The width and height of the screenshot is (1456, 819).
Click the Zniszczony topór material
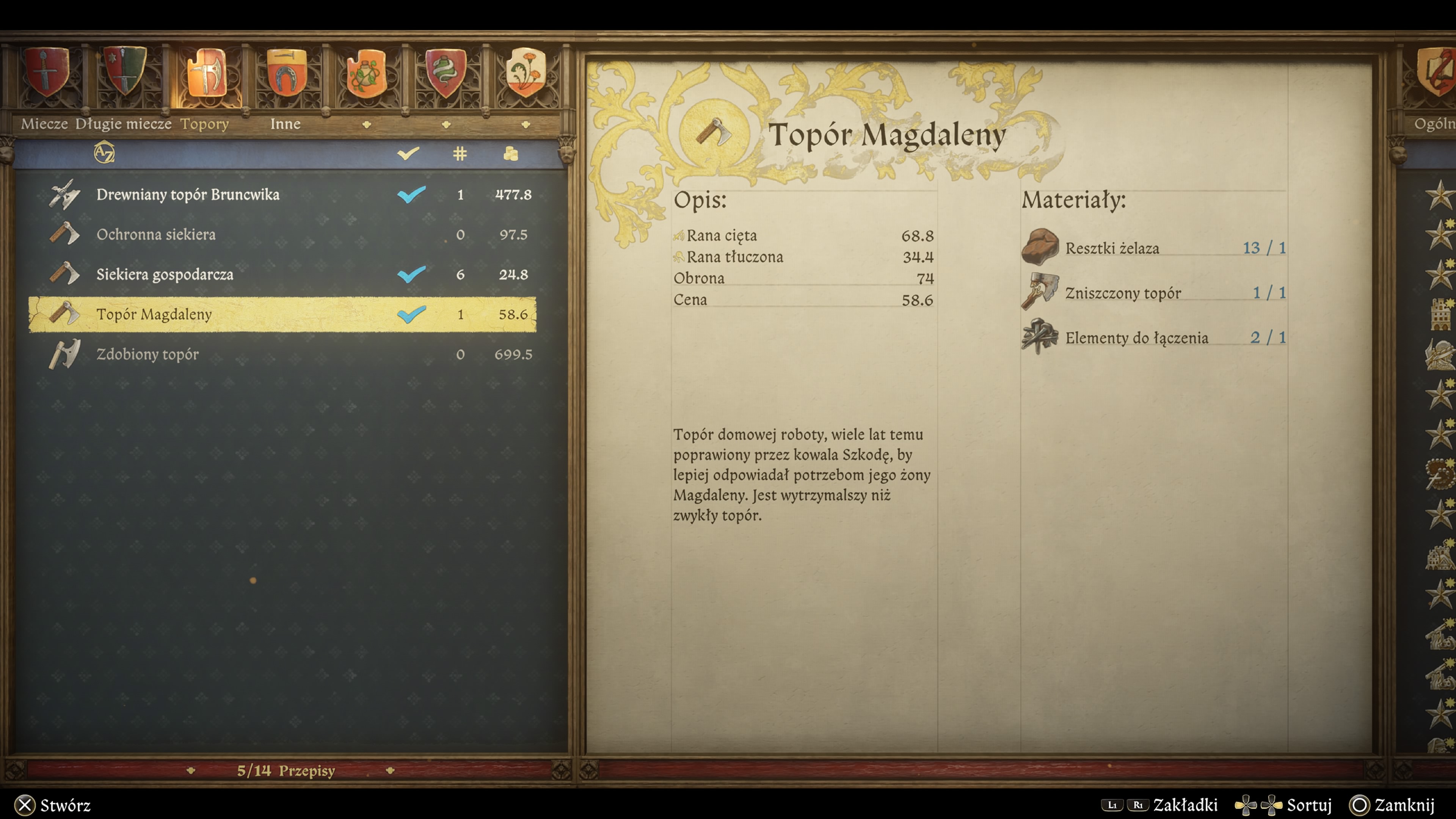[1122, 293]
